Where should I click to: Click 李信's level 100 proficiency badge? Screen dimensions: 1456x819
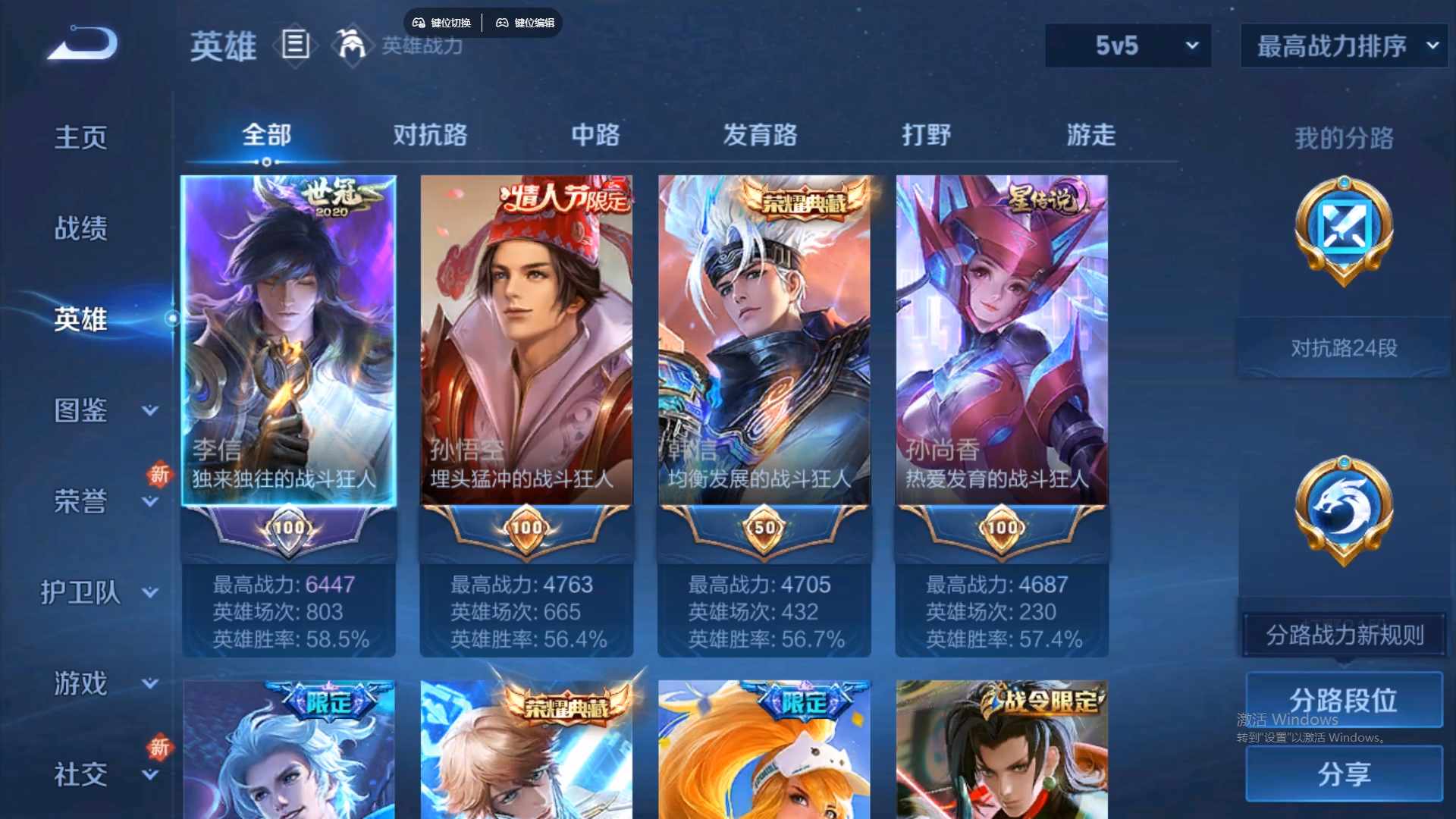289,529
